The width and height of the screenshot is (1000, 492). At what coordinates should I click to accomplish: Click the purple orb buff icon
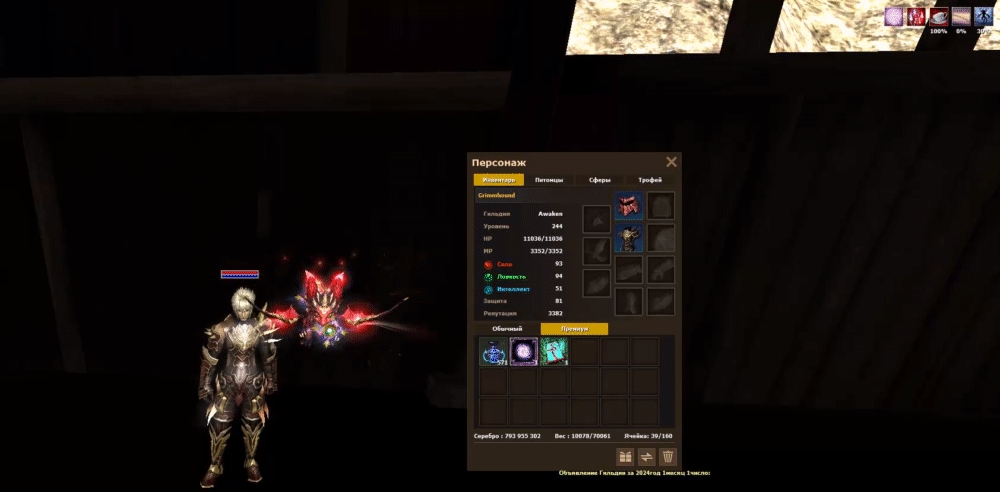894,16
